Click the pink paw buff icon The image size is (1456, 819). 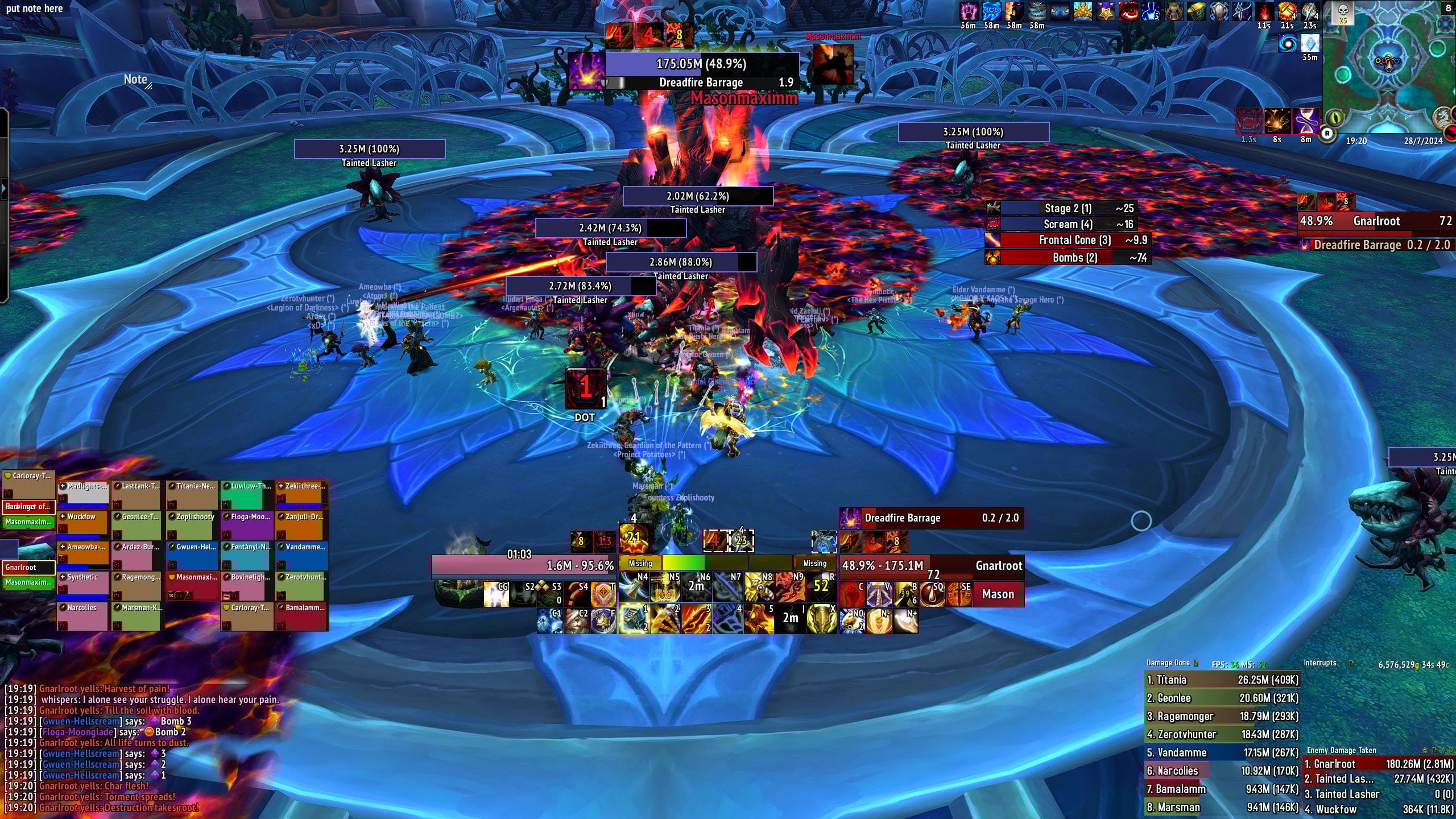tap(968, 11)
